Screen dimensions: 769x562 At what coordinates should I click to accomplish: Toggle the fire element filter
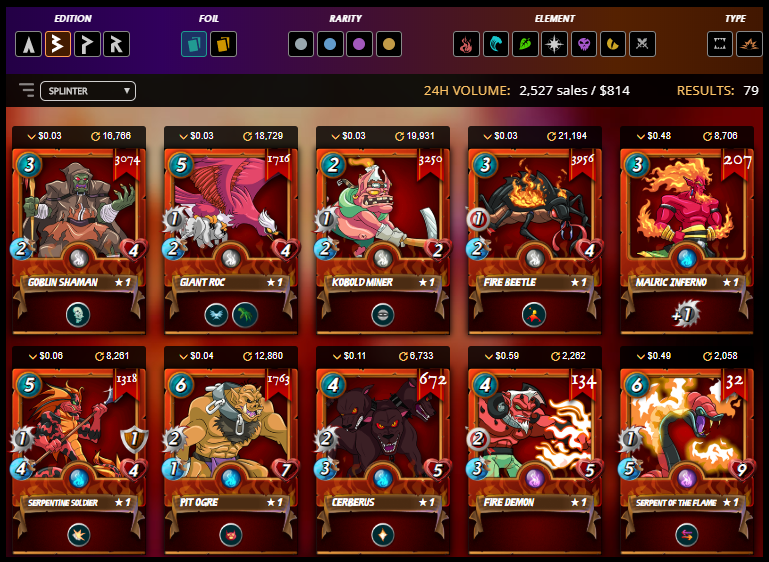coord(467,44)
